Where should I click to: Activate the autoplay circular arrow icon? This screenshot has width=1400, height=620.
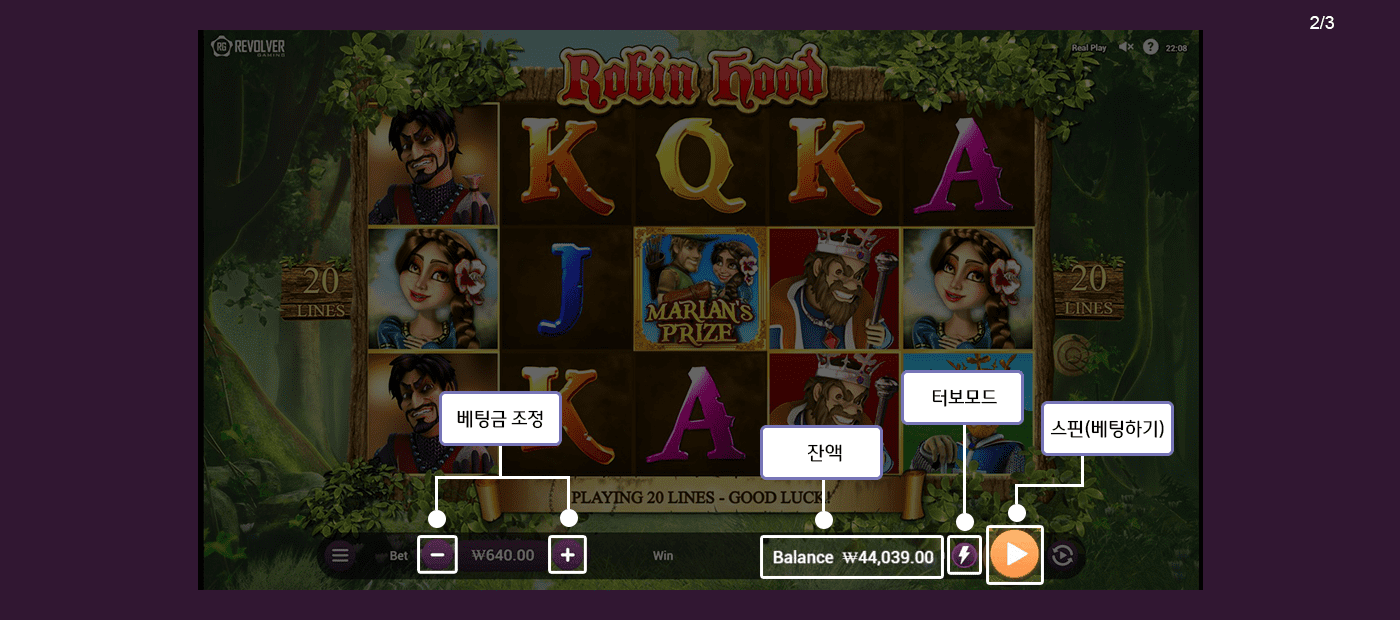click(1063, 555)
